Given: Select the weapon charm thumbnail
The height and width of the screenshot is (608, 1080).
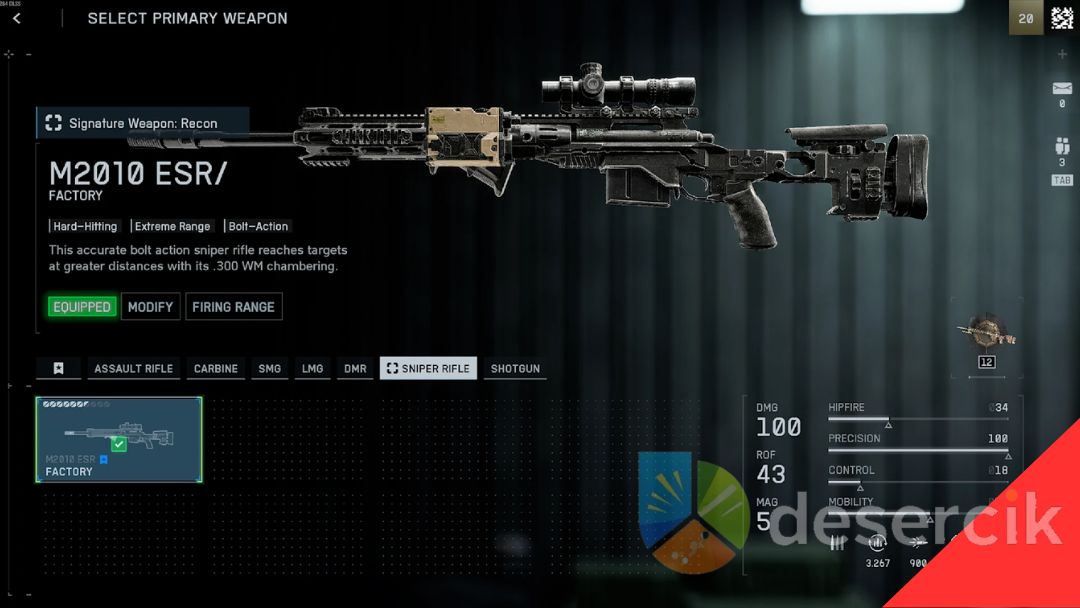Looking at the screenshot, I should (986, 334).
